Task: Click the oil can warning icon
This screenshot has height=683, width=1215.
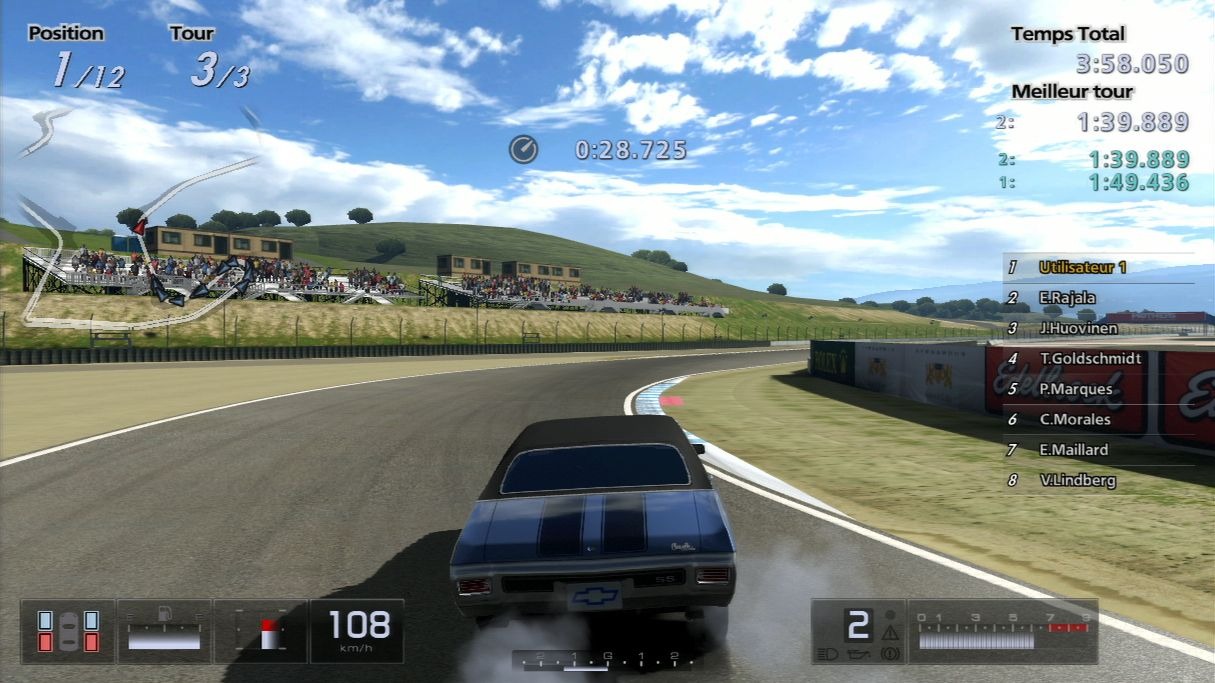Action: pos(857,654)
